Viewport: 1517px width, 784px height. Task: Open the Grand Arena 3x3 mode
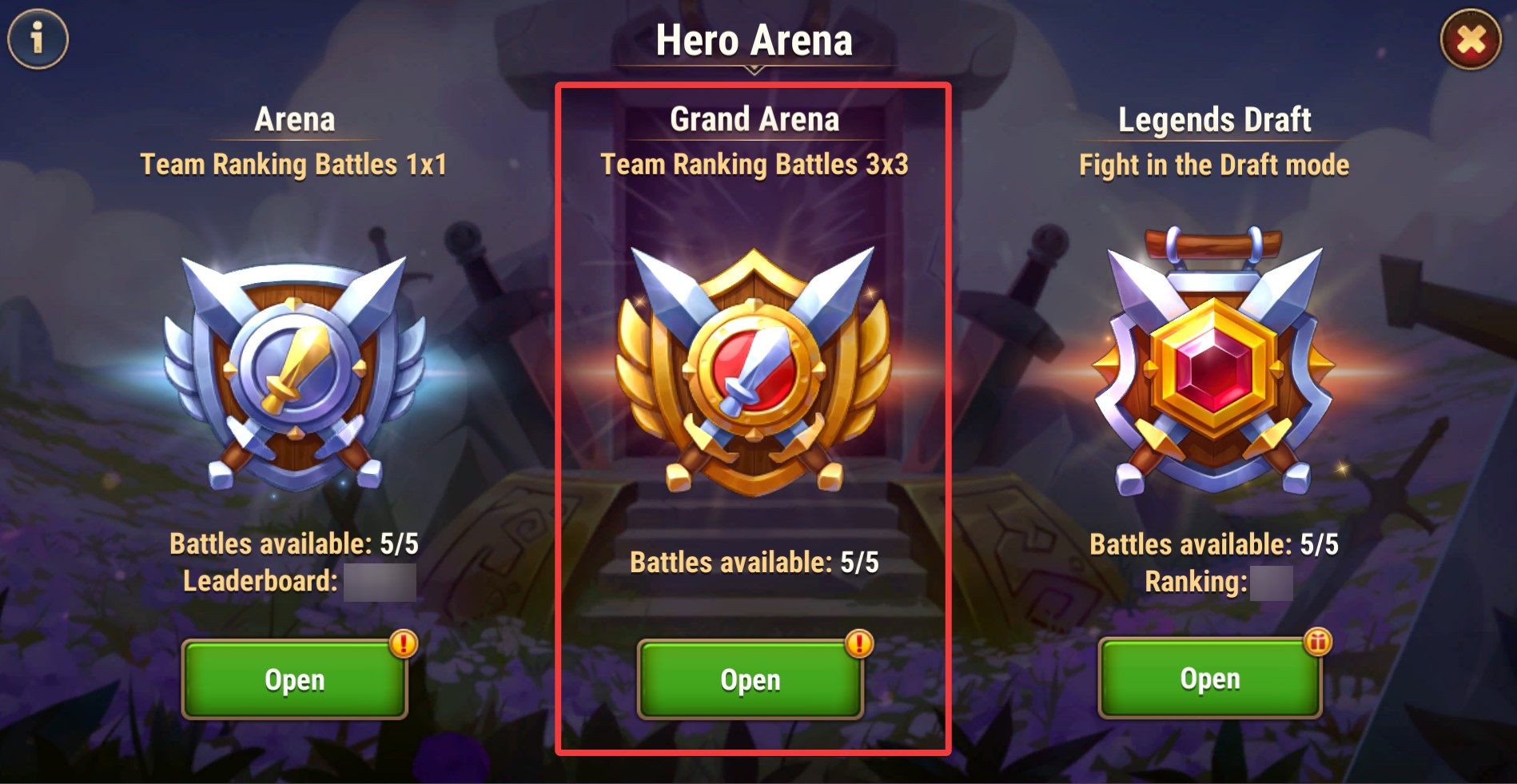pyautogui.click(x=750, y=679)
